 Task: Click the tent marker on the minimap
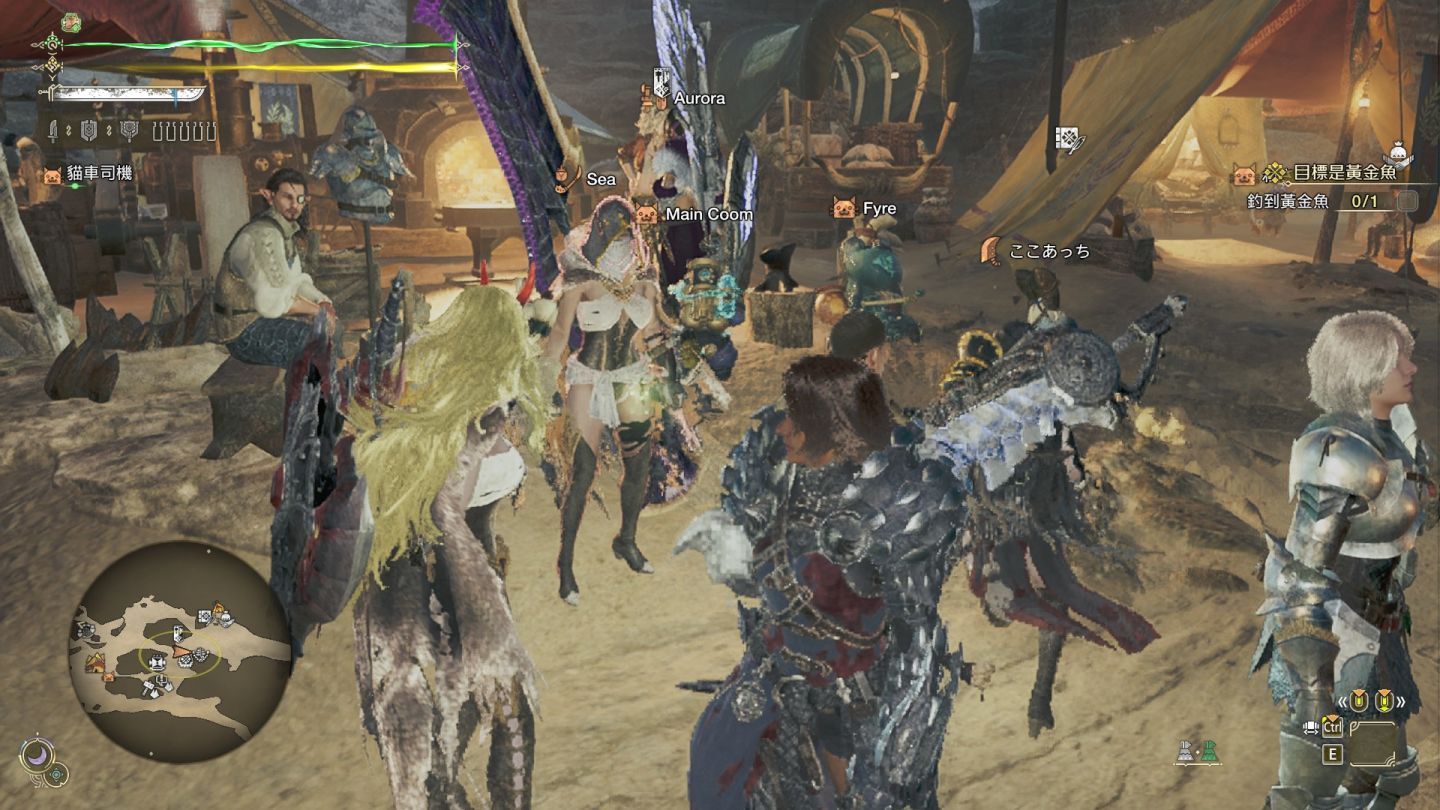coord(97,662)
